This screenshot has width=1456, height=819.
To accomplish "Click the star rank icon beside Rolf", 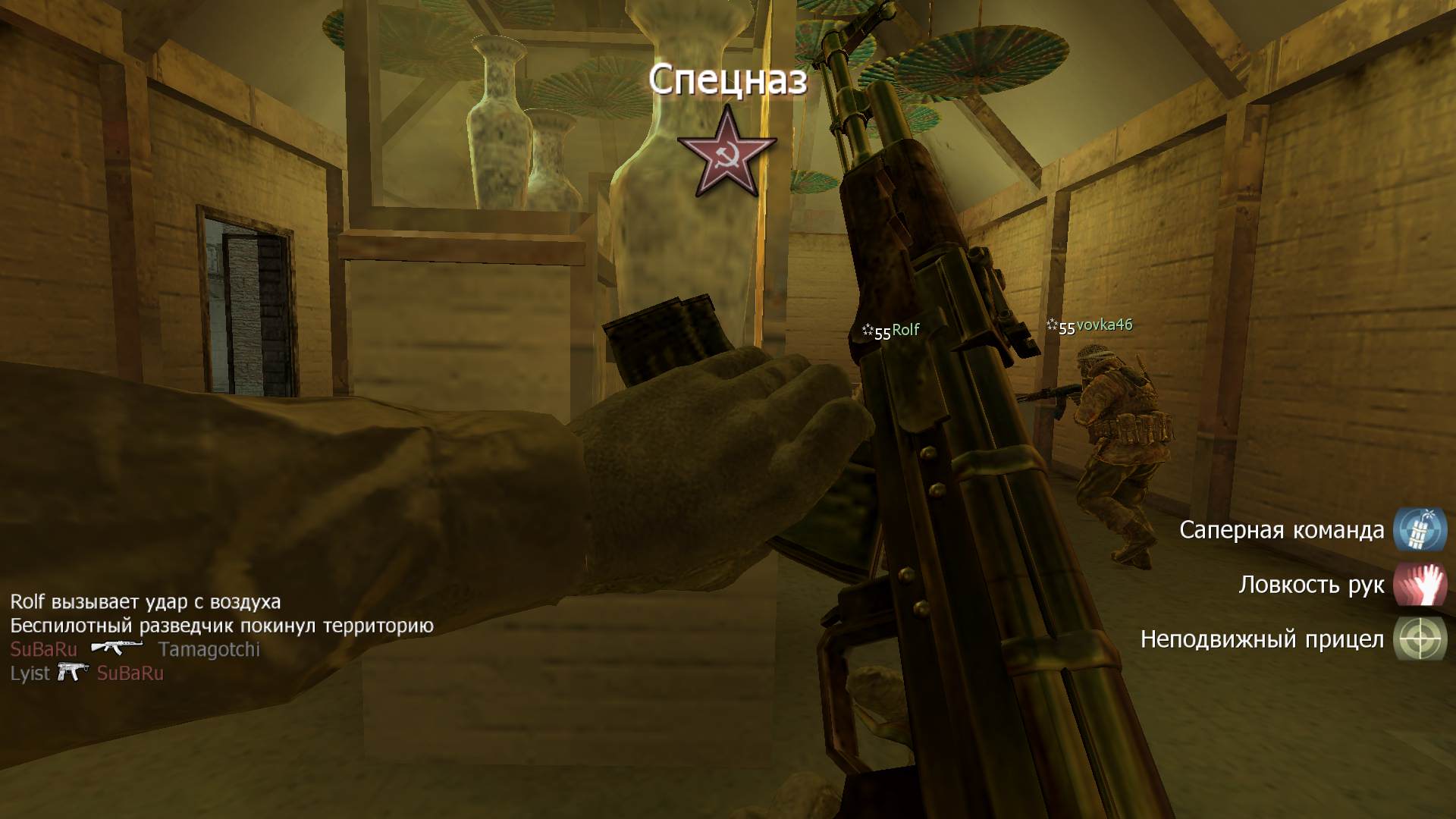I will [x=867, y=330].
